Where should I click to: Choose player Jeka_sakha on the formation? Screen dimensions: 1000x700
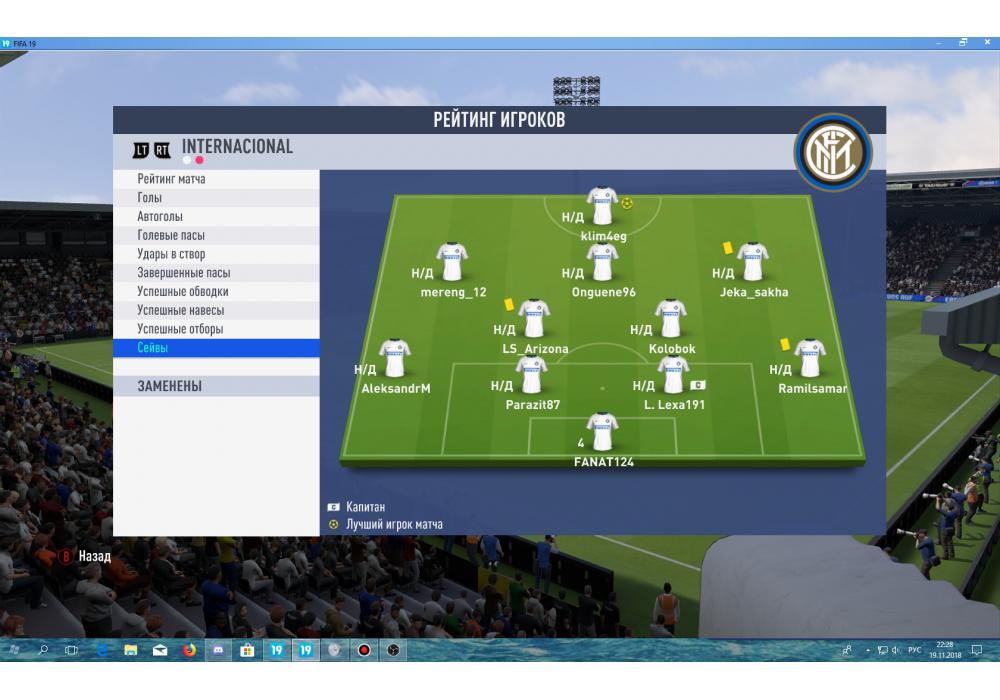coord(752,263)
